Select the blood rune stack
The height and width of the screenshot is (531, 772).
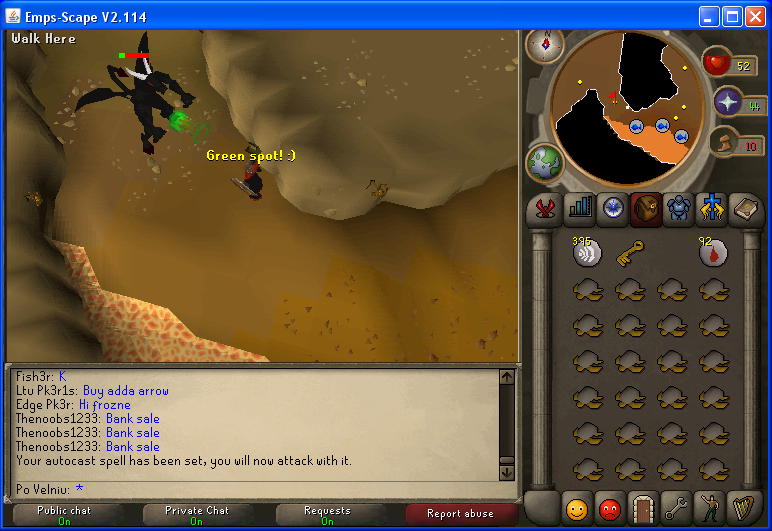click(713, 252)
